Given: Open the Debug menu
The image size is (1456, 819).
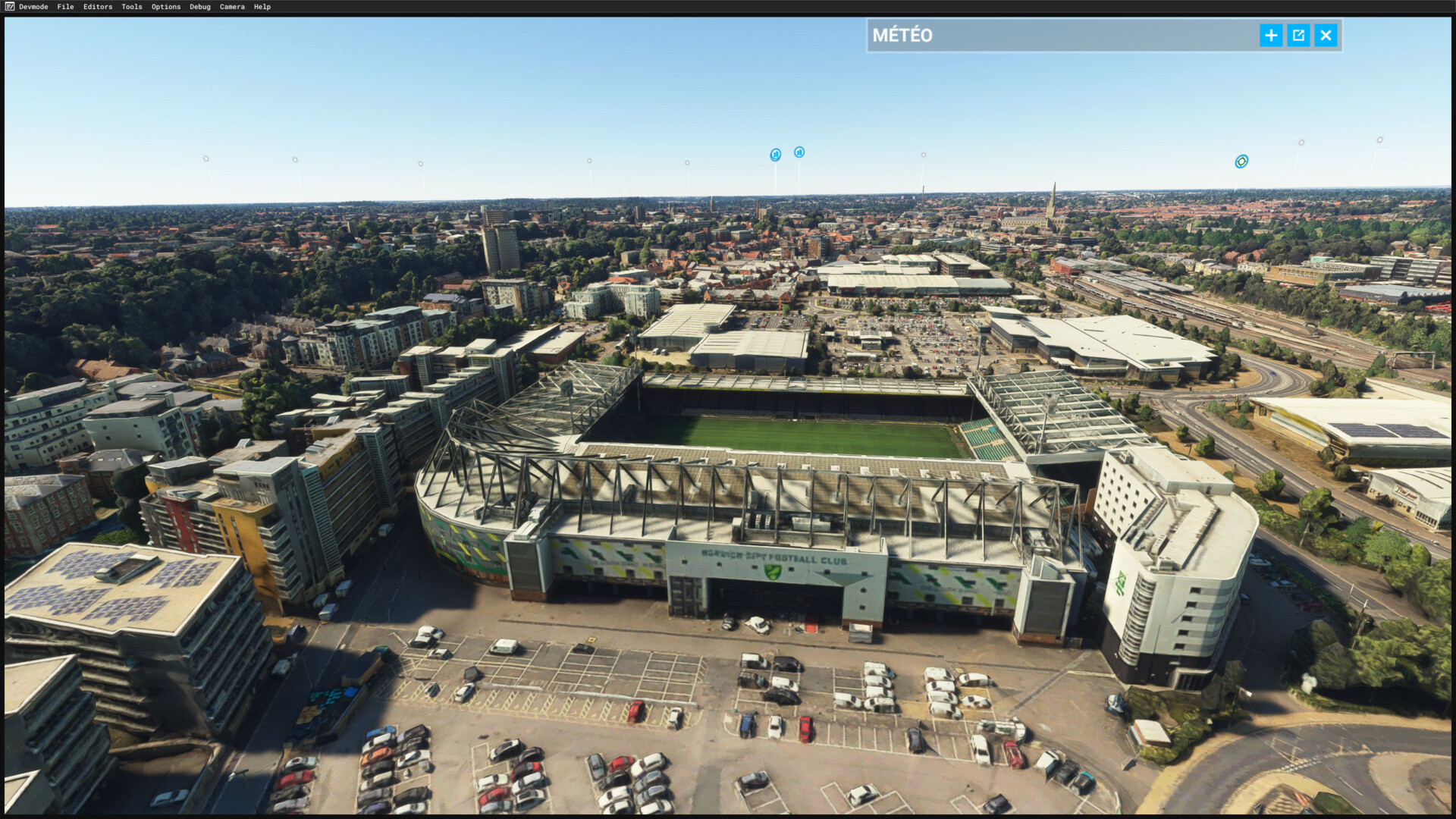Looking at the screenshot, I should pyautogui.click(x=200, y=7).
